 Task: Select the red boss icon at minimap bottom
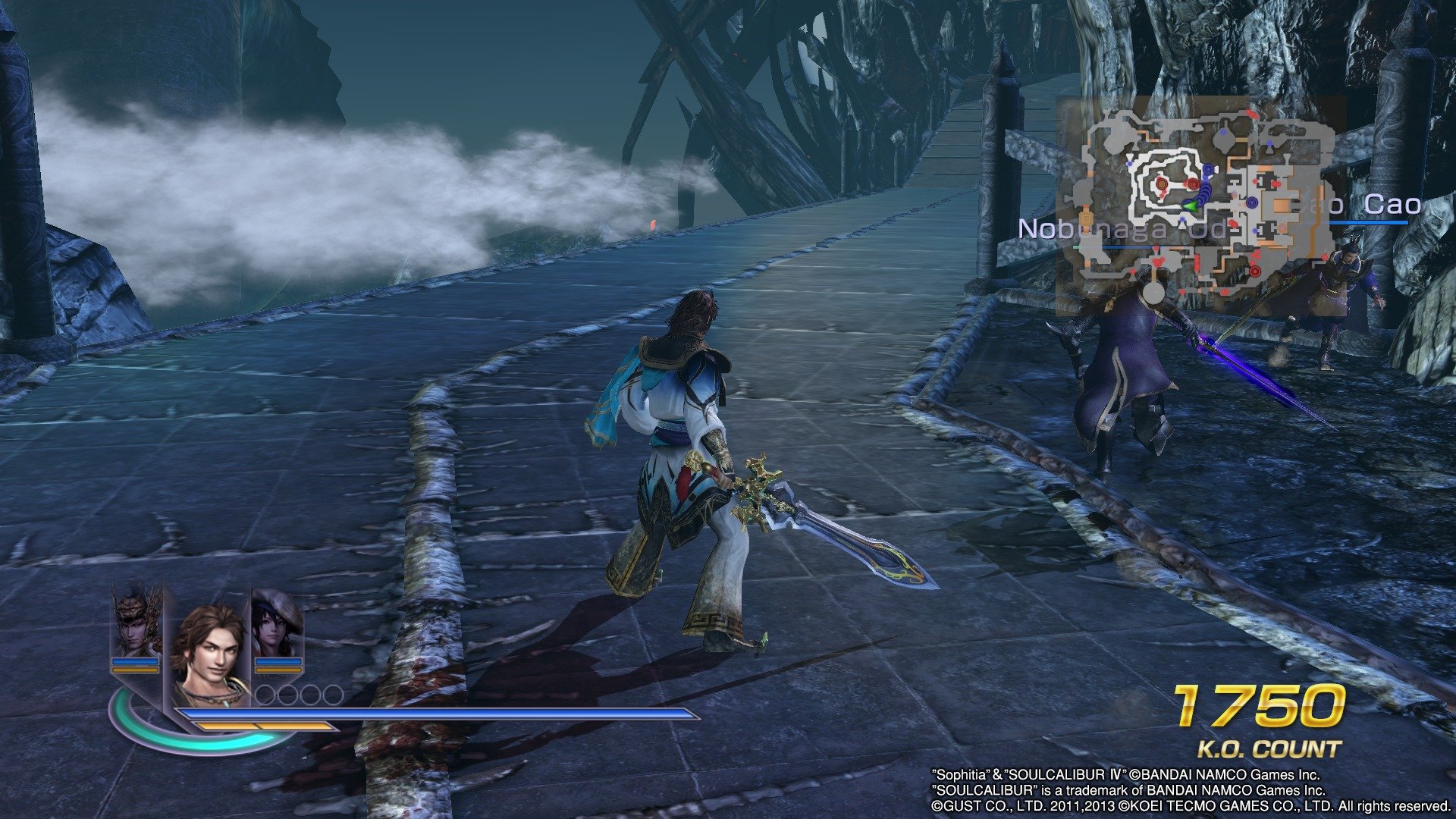point(1254,271)
